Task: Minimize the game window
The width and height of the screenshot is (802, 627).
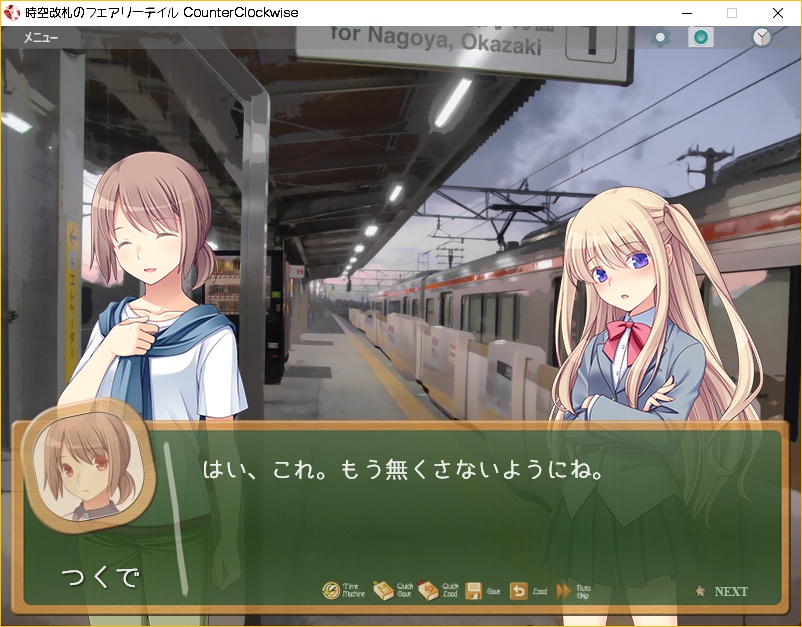Action: point(686,13)
